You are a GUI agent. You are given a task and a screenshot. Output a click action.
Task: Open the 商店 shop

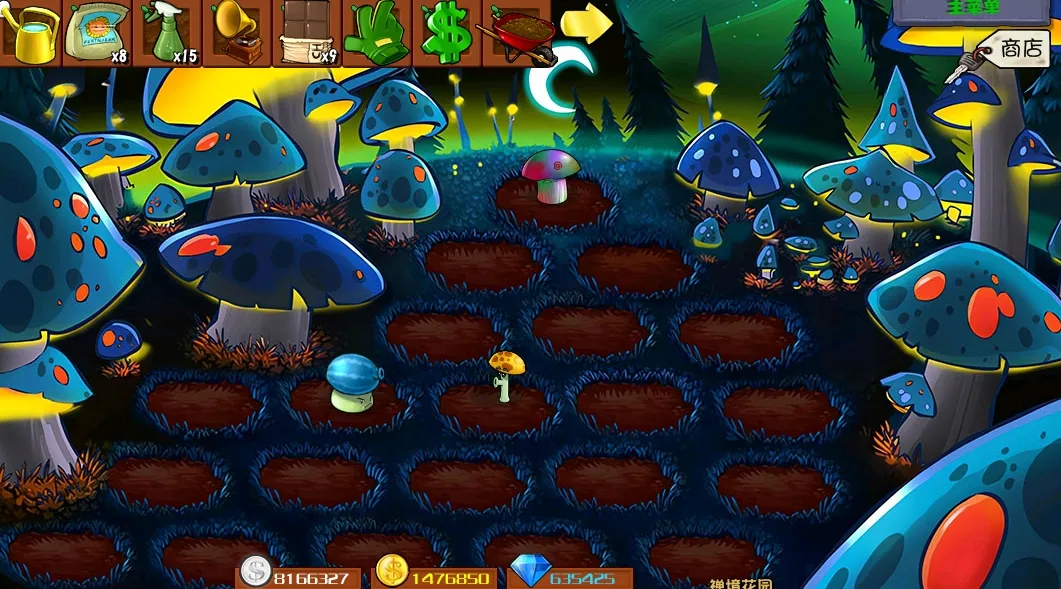click(x=1012, y=48)
